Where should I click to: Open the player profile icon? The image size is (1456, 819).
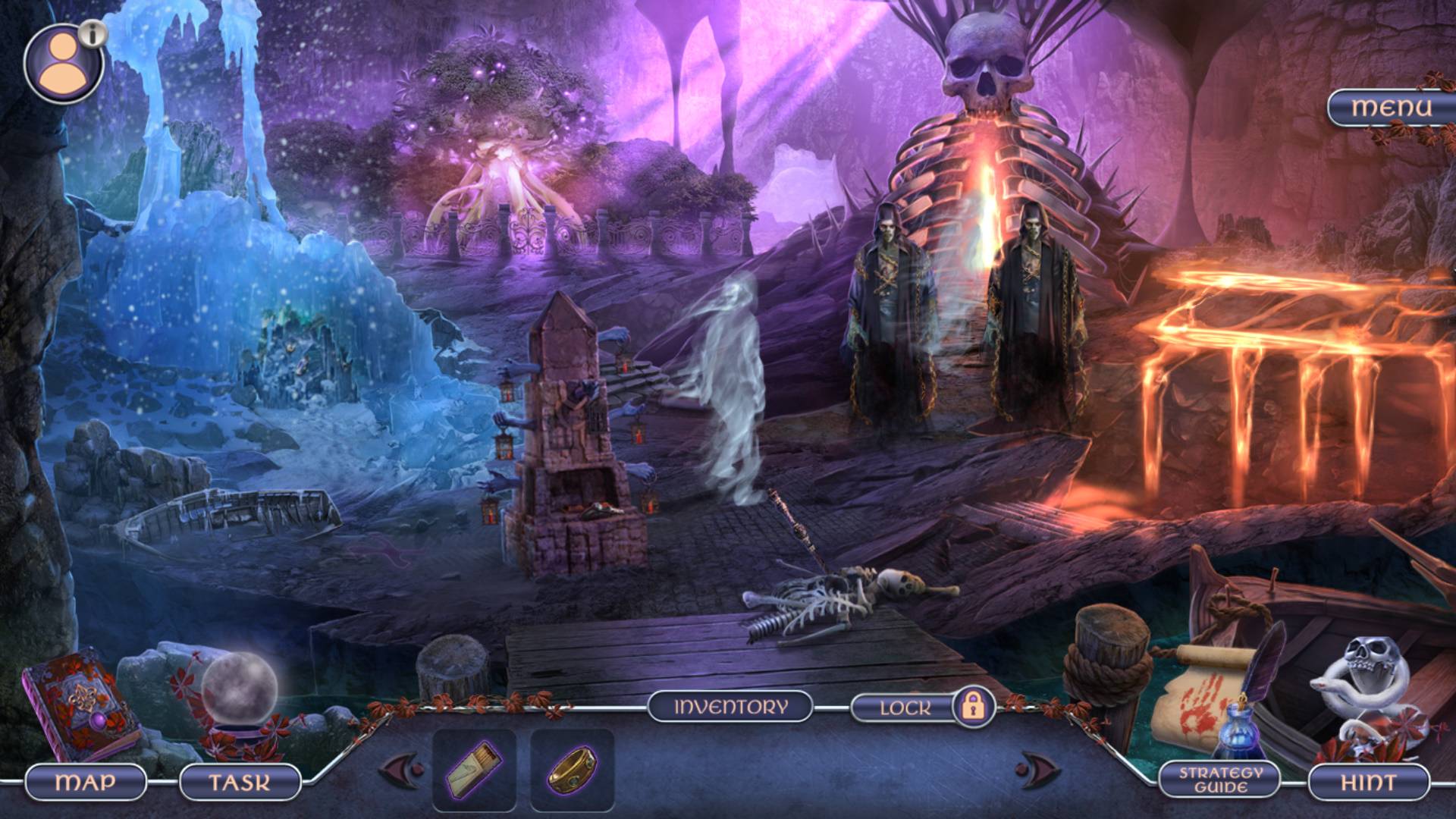pyautogui.click(x=64, y=64)
